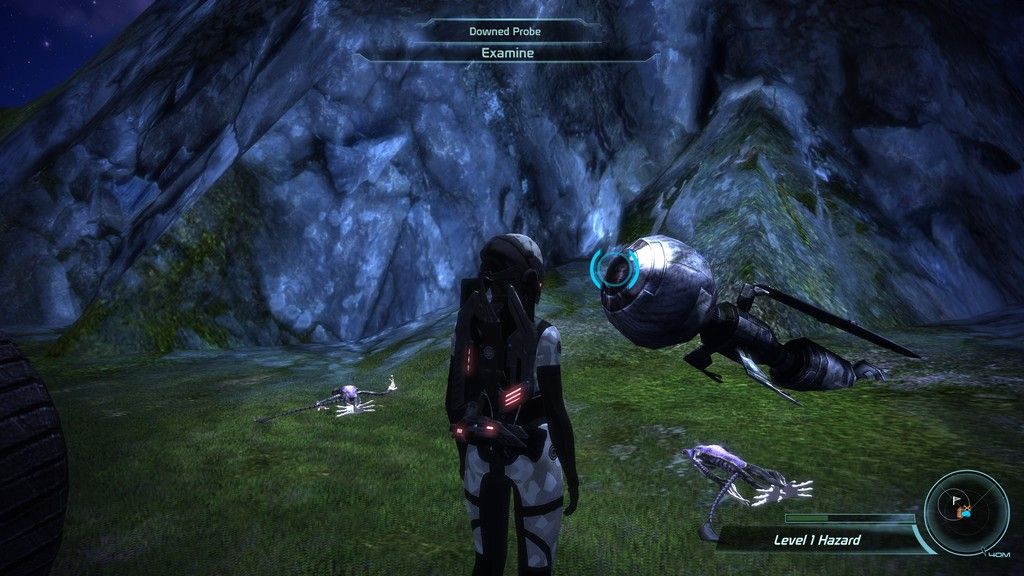This screenshot has height=576, width=1024.
Task: Click the blue interaction marker on the probe
Action: [x=614, y=267]
